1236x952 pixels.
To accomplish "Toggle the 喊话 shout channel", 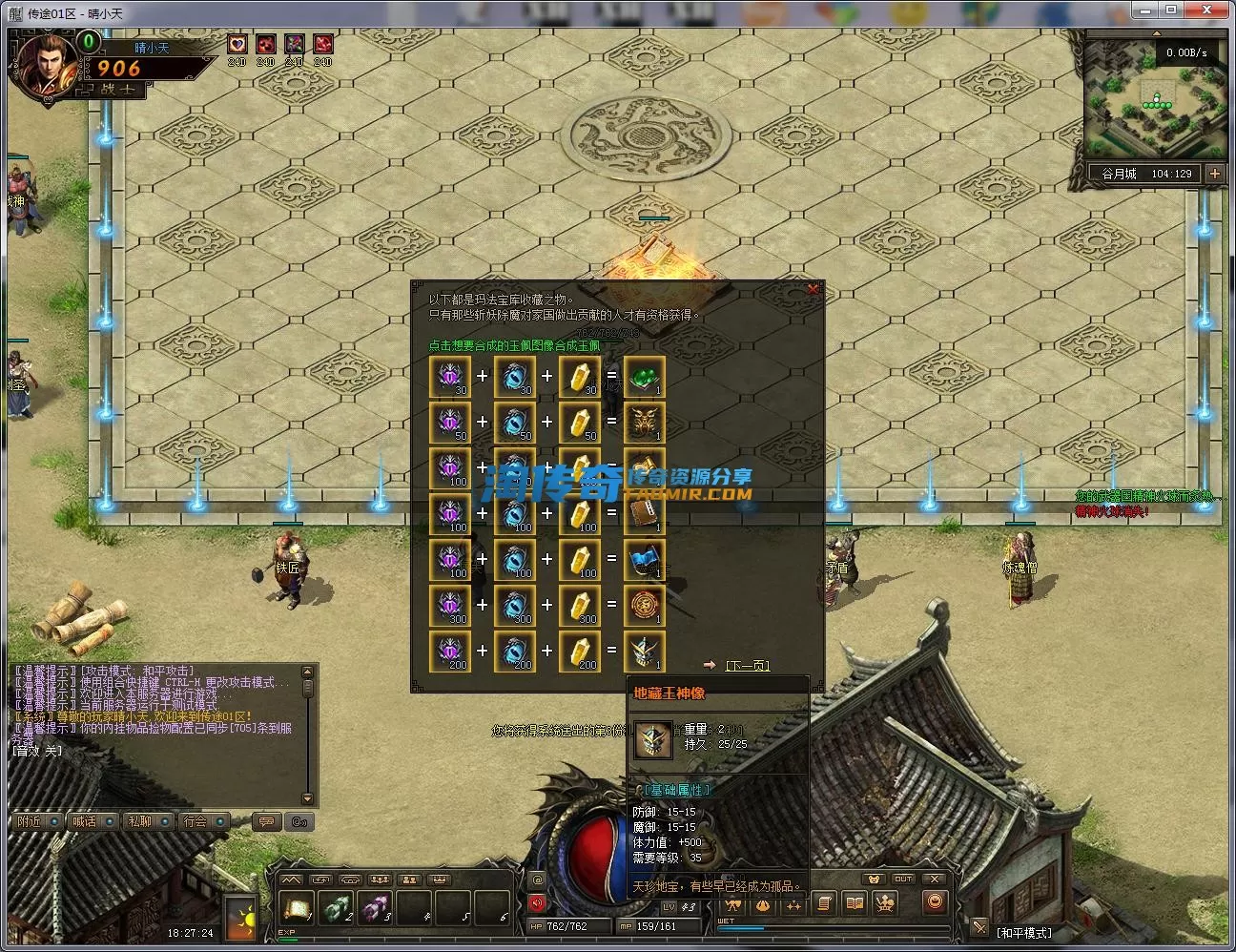I will coord(85,821).
